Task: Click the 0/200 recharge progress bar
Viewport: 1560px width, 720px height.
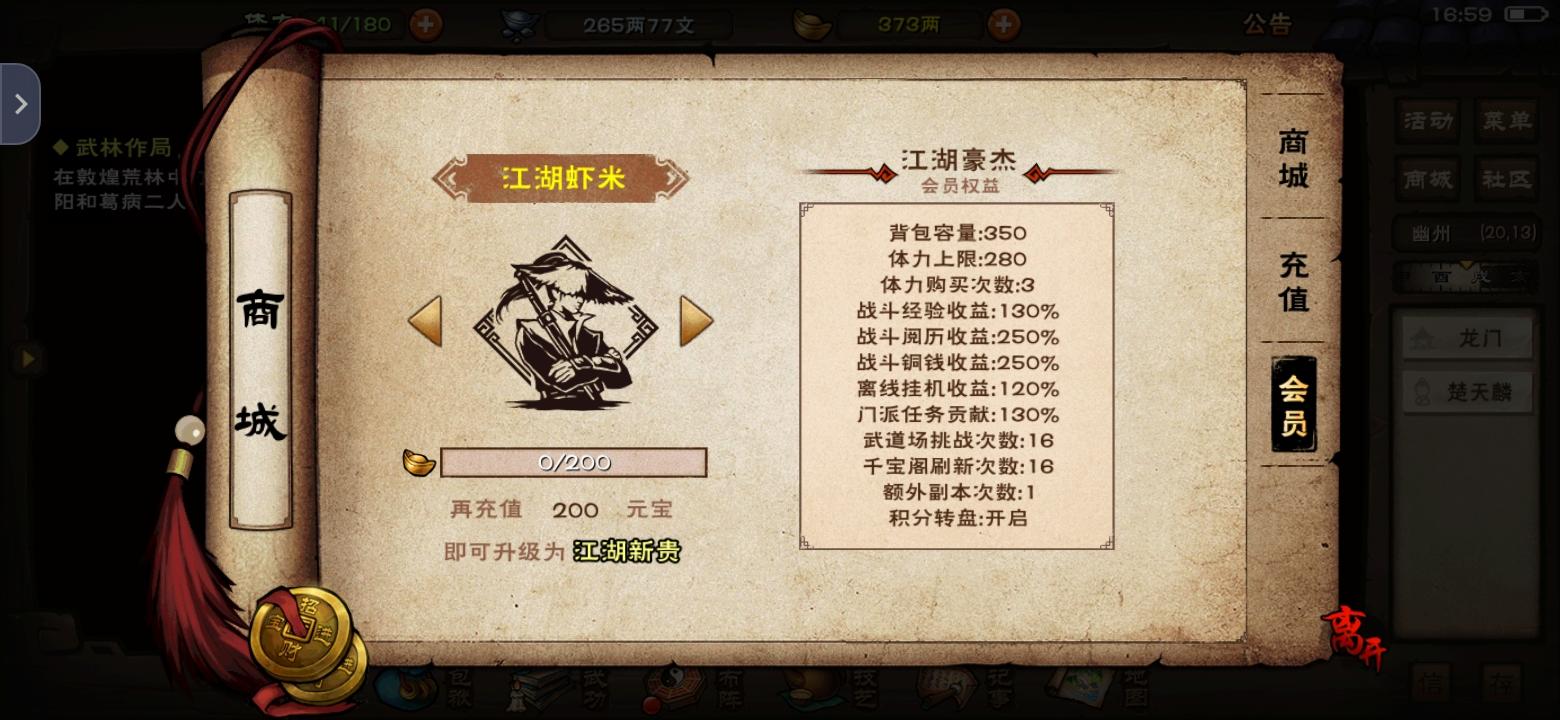Action: tap(574, 462)
